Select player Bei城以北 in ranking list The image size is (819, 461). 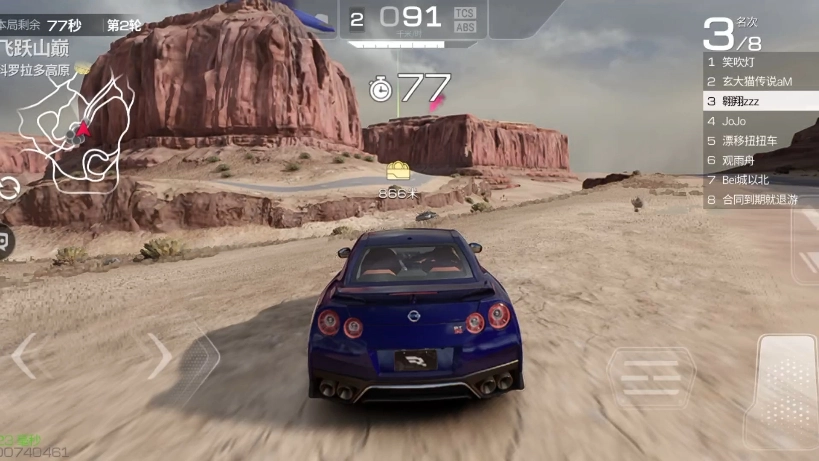pos(760,180)
